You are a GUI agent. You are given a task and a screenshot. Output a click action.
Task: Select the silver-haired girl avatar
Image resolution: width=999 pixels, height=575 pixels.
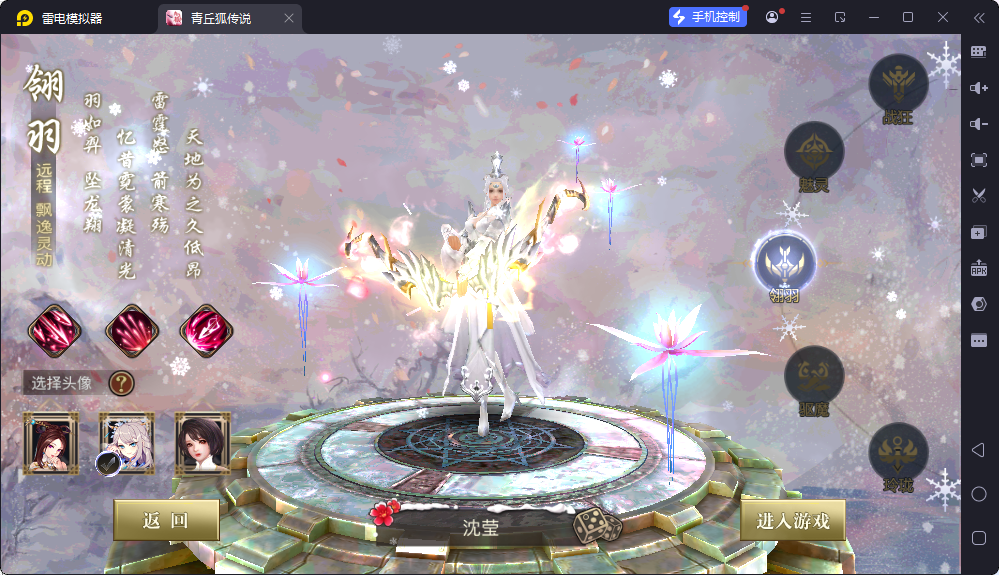126,442
